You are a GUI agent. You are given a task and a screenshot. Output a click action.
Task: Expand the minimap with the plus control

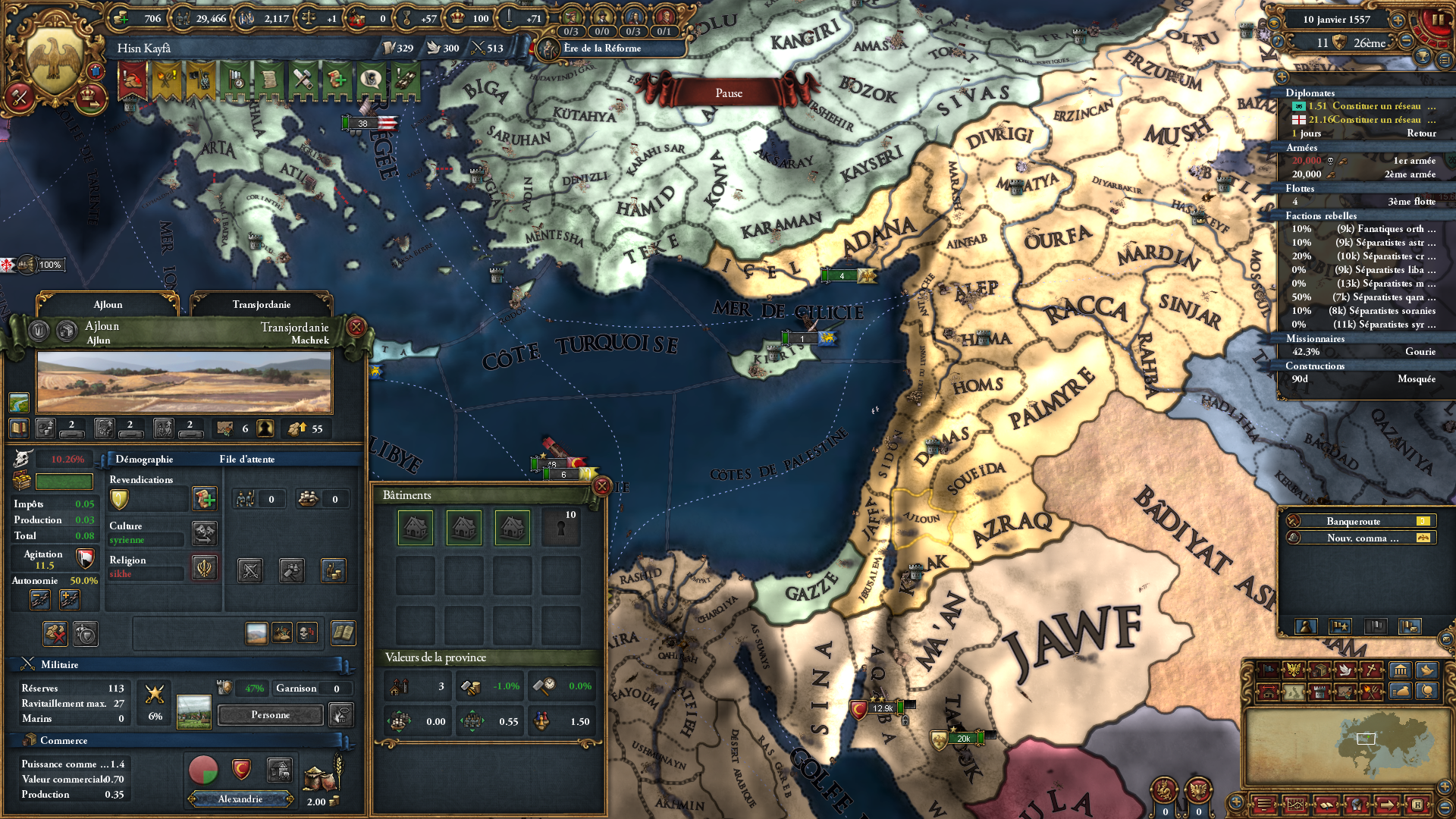pyautogui.click(x=1444, y=786)
